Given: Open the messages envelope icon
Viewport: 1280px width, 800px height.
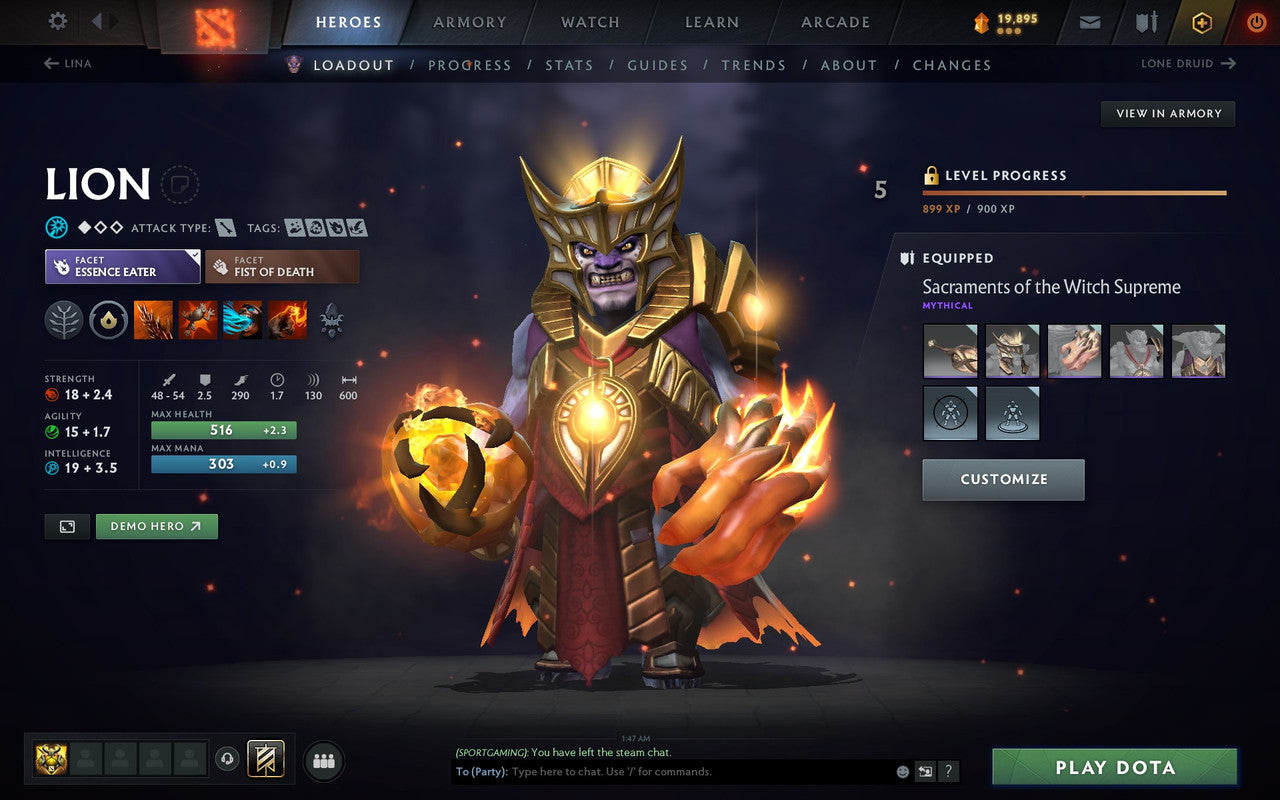Looking at the screenshot, I should click(x=1088, y=21).
